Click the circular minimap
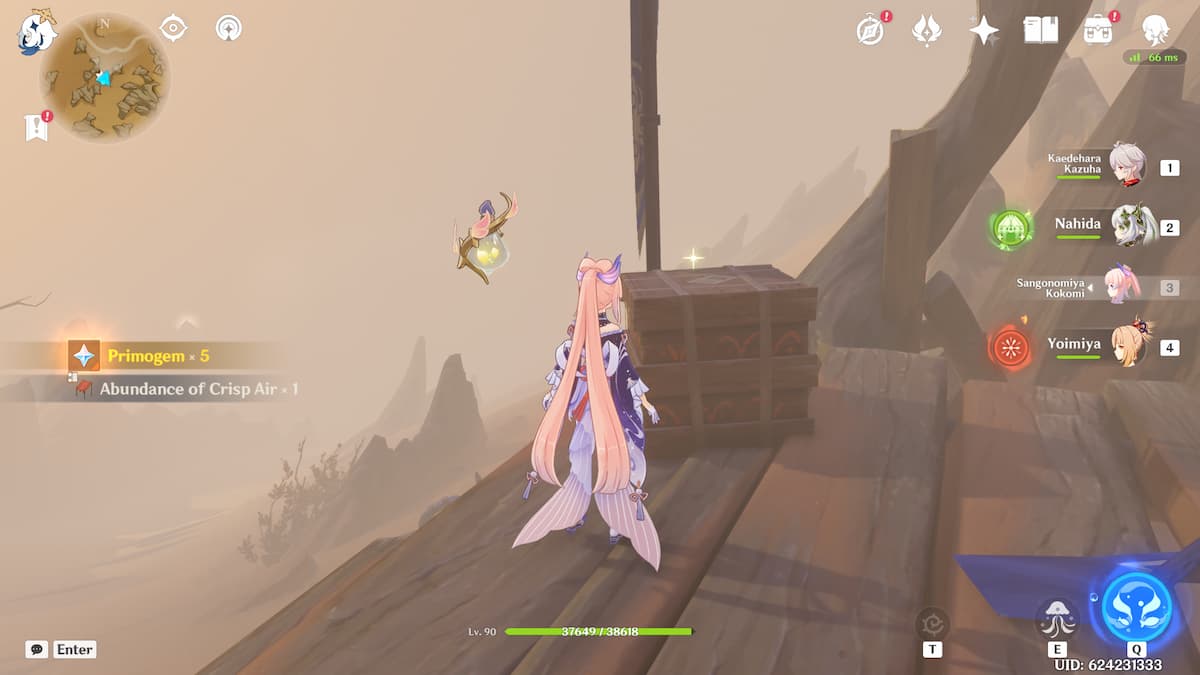Image resolution: width=1200 pixels, height=675 pixels. pyautogui.click(x=105, y=78)
